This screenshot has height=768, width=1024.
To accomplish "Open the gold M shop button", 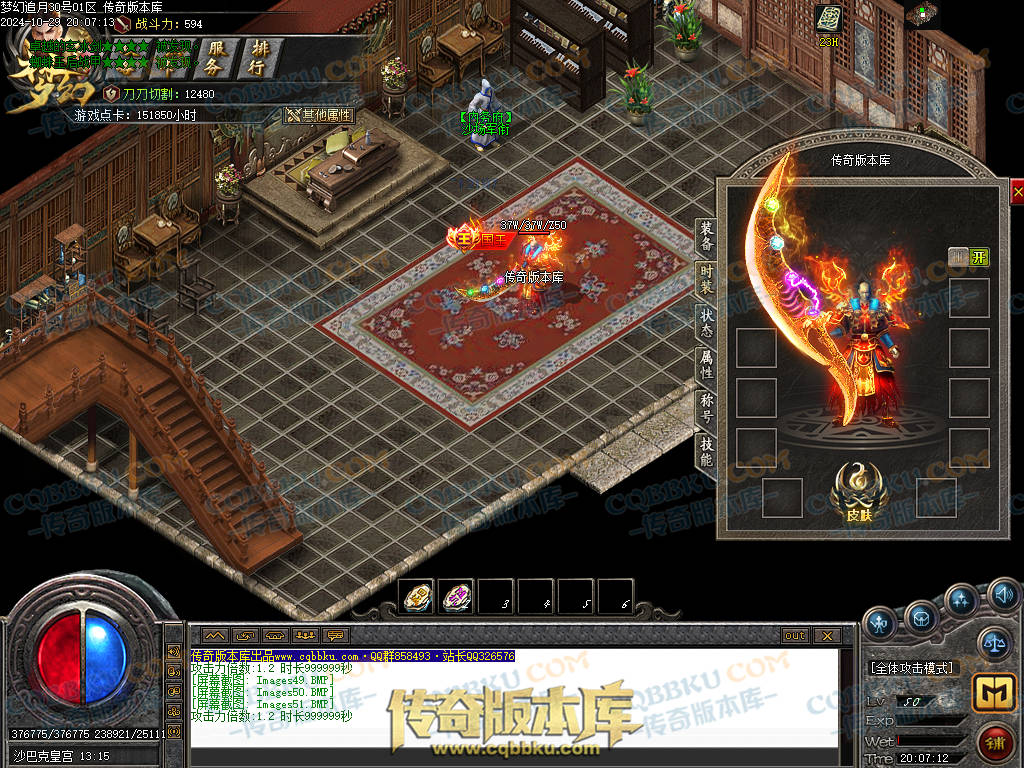I will tap(993, 693).
